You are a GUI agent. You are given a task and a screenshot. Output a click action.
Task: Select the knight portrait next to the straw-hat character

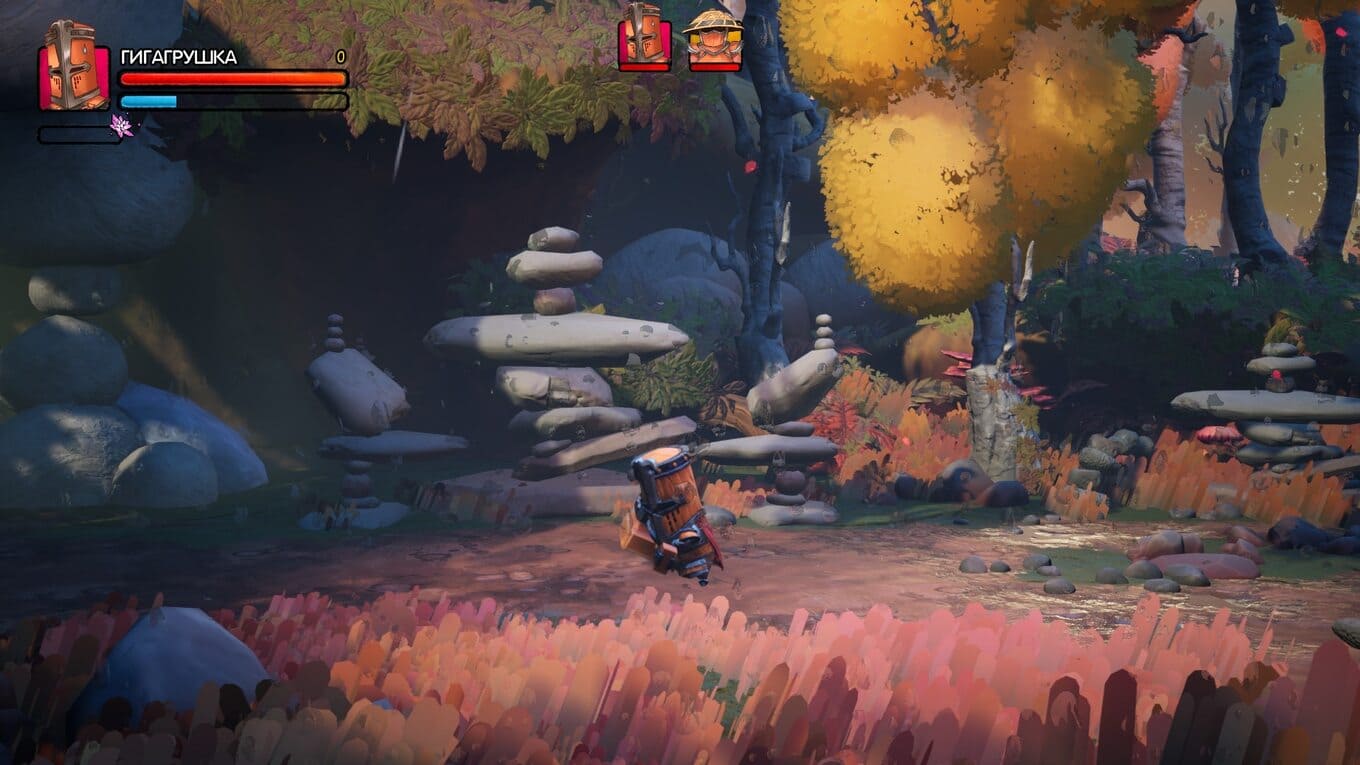[x=645, y=38]
